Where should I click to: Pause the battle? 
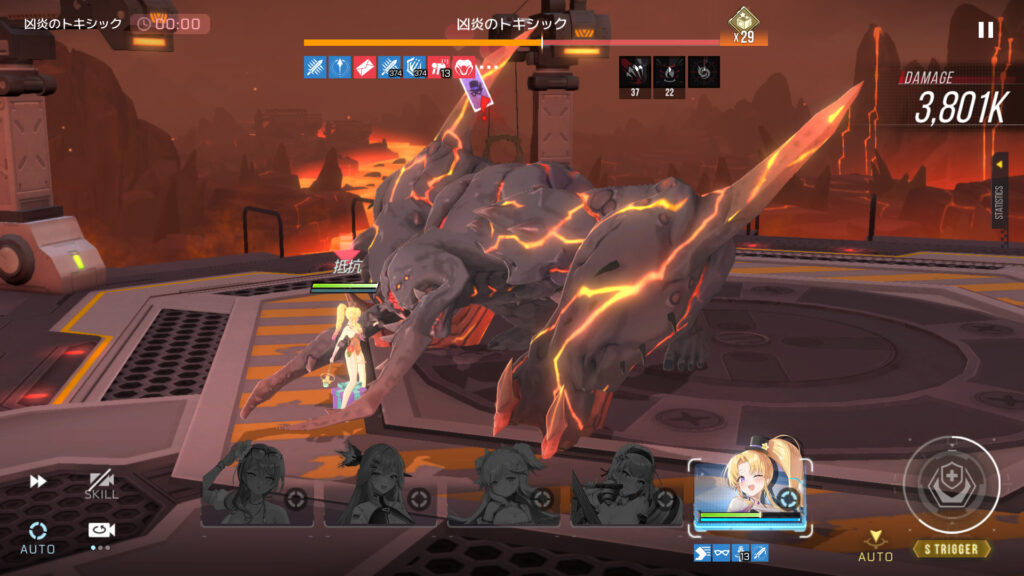click(985, 30)
